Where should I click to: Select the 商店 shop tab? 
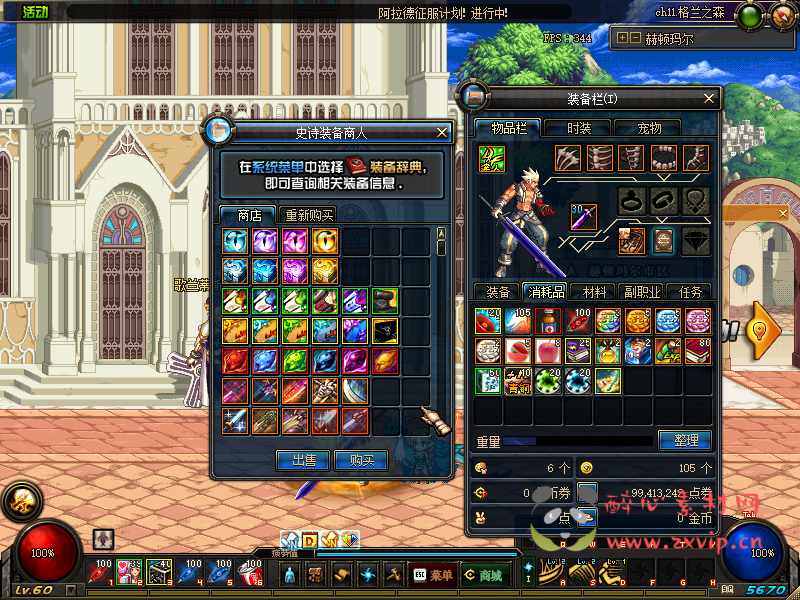point(249,215)
